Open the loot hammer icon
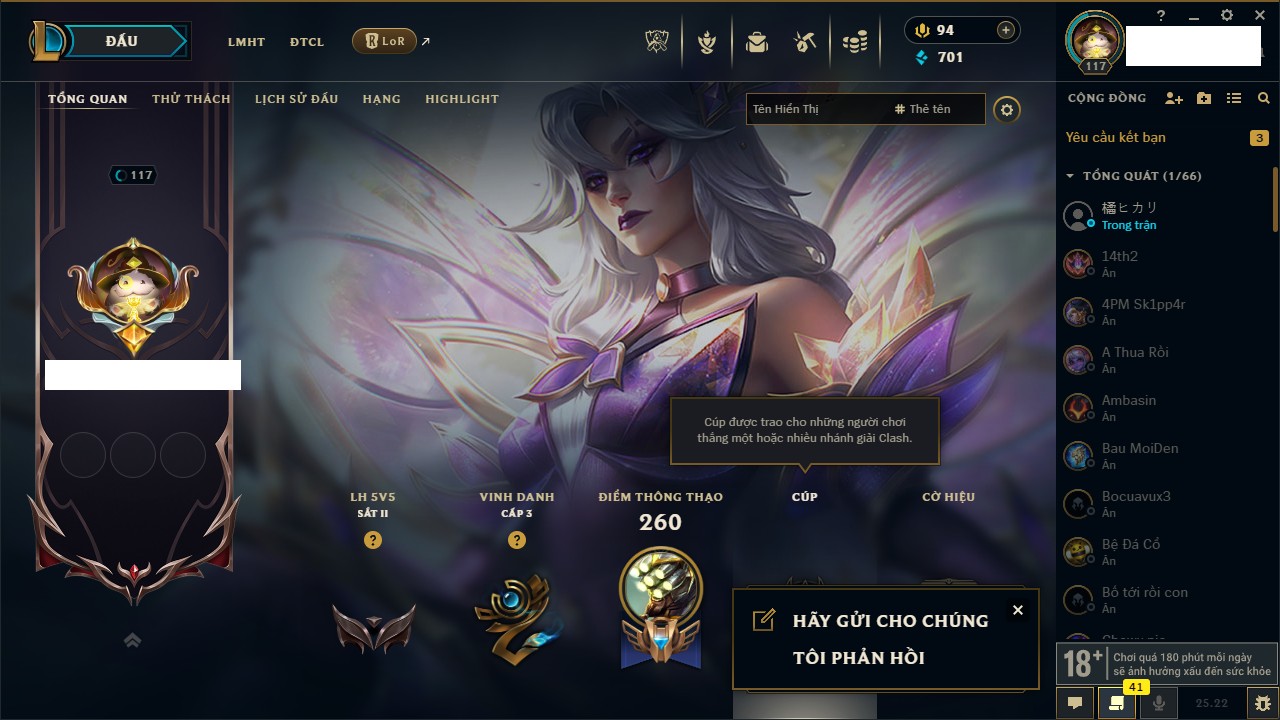 click(805, 42)
